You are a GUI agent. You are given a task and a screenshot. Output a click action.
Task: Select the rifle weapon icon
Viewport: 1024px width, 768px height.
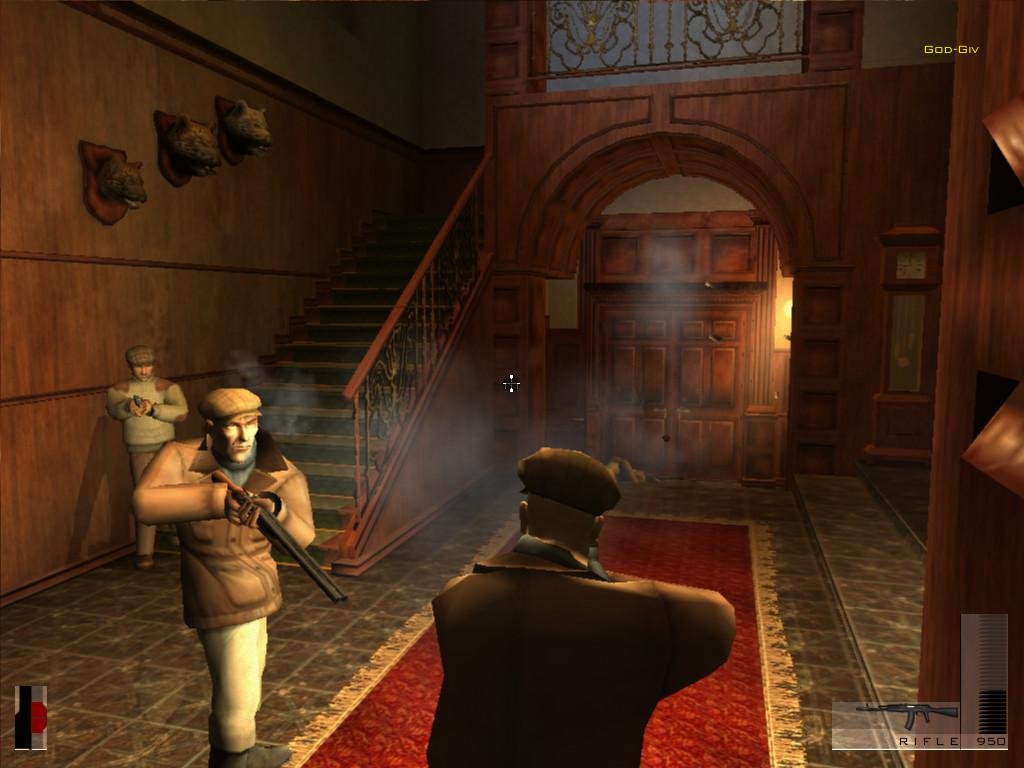[x=906, y=716]
